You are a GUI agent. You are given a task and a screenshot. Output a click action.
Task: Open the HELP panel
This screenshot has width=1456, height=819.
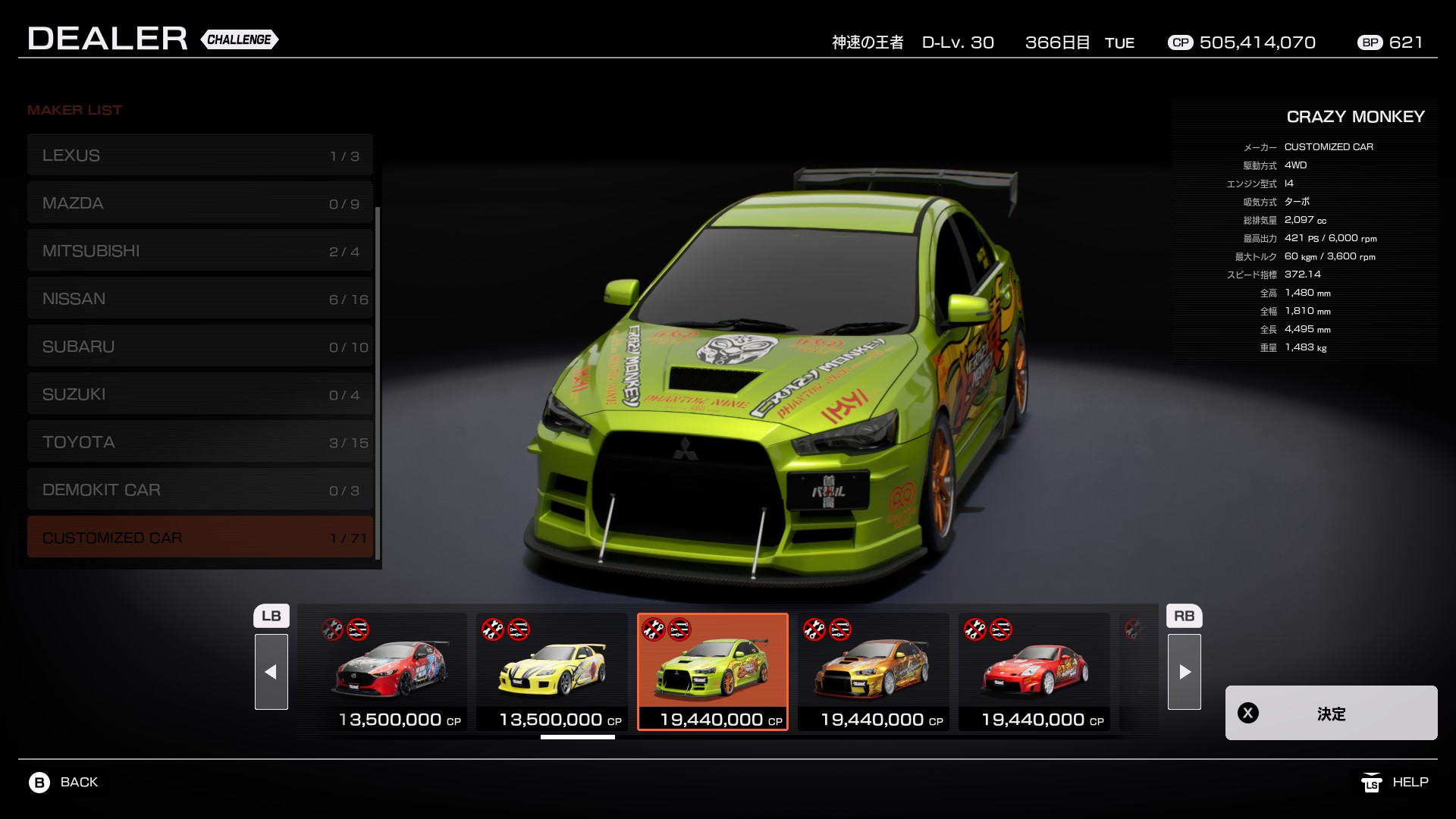click(x=1395, y=782)
